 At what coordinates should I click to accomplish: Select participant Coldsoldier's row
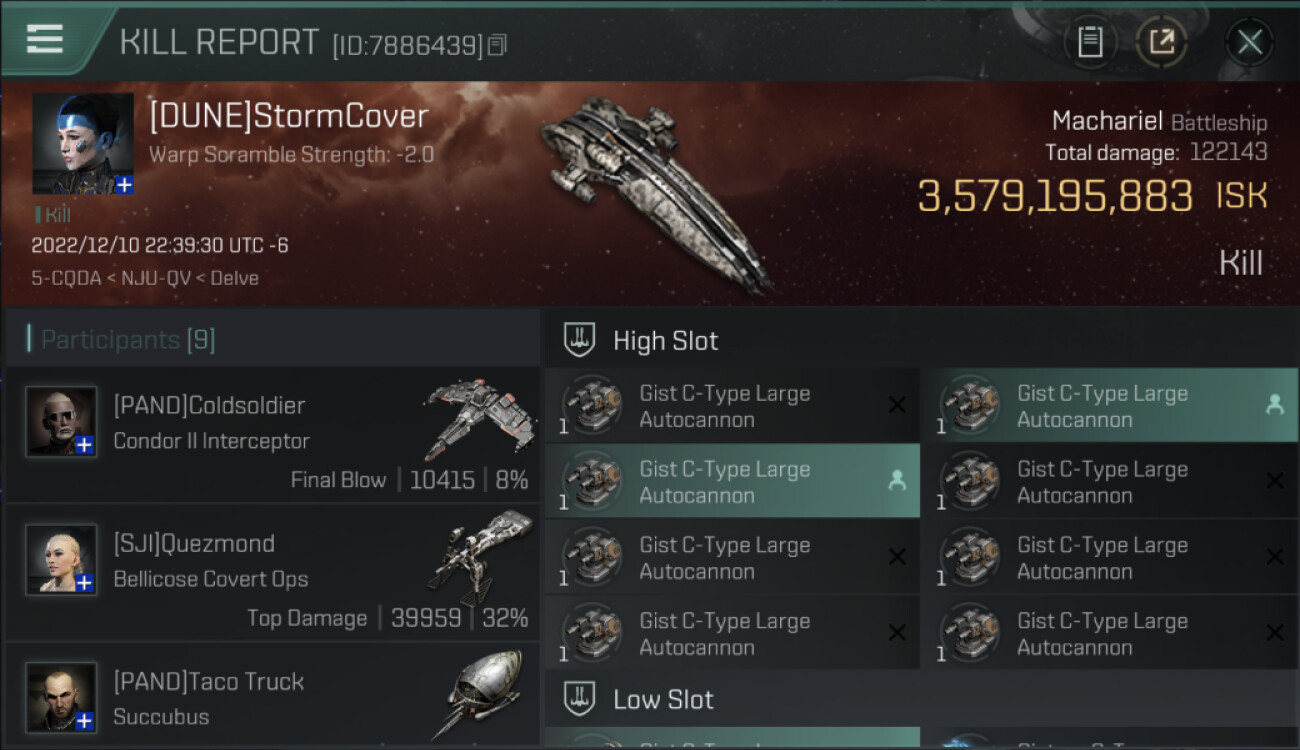[x=272, y=435]
